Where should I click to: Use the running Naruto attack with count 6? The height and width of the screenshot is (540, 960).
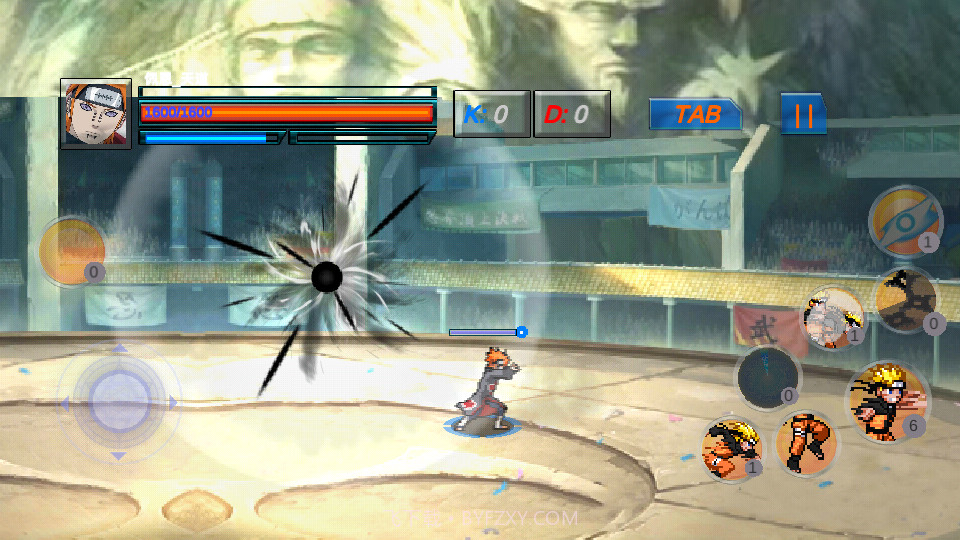[886, 400]
